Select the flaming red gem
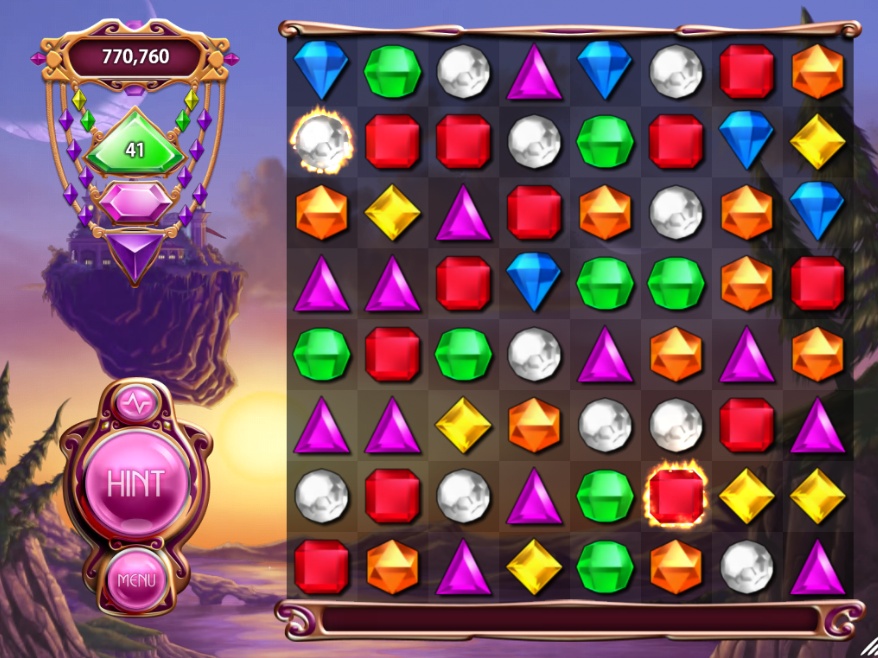878x658 pixels. tap(676, 496)
